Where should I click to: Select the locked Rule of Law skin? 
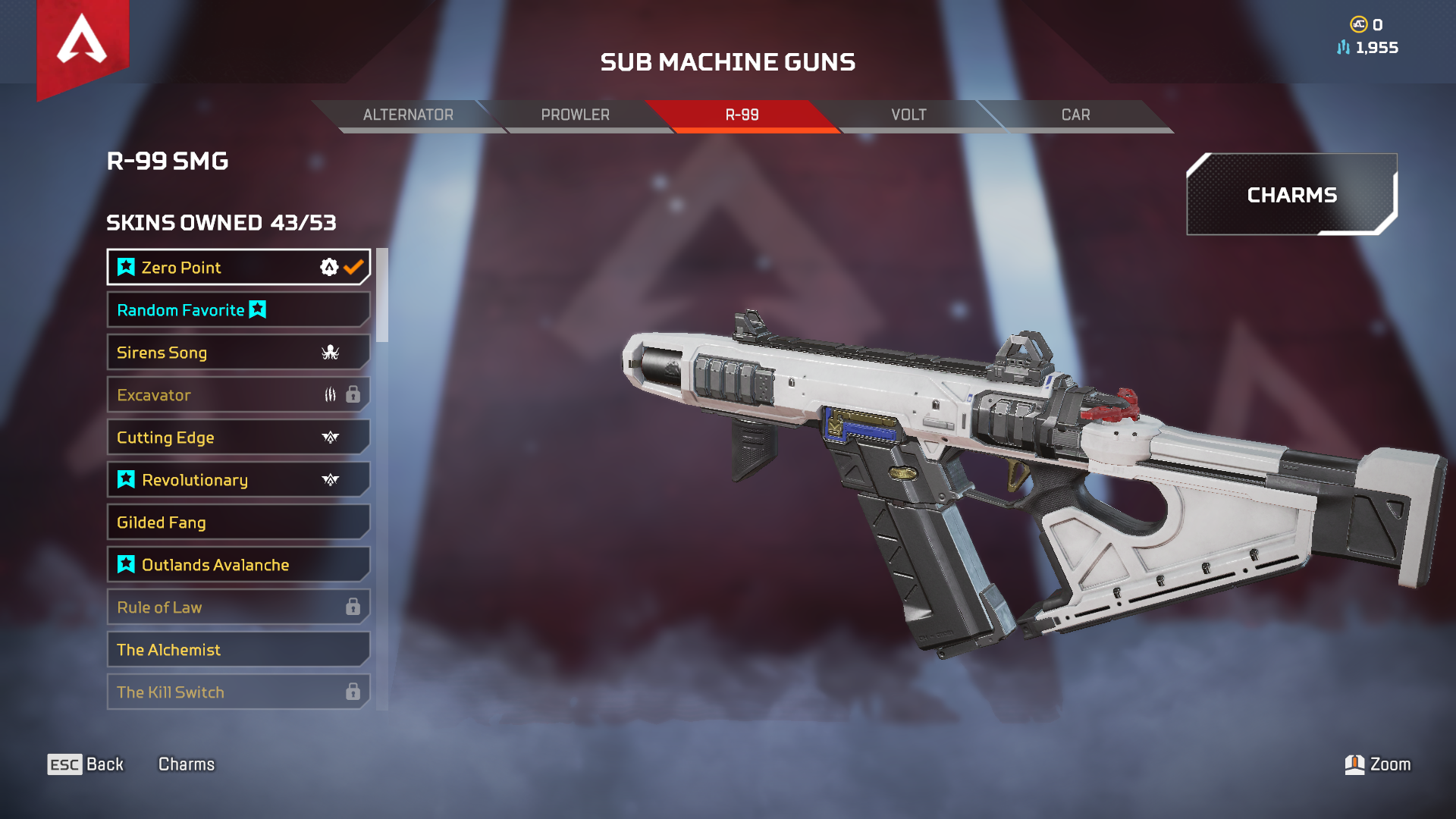(x=238, y=607)
